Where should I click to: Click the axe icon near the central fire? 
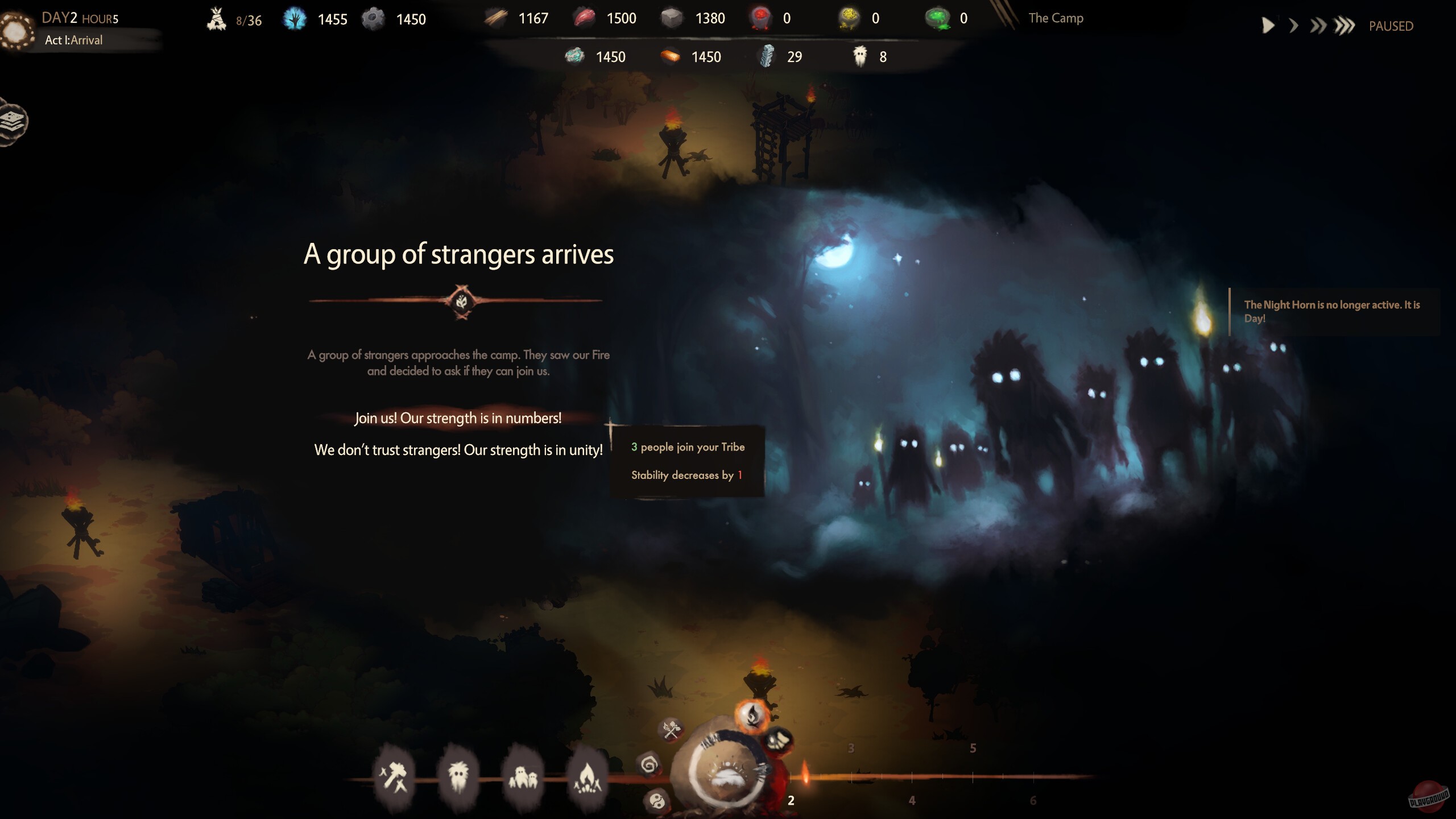coord(671,729)
